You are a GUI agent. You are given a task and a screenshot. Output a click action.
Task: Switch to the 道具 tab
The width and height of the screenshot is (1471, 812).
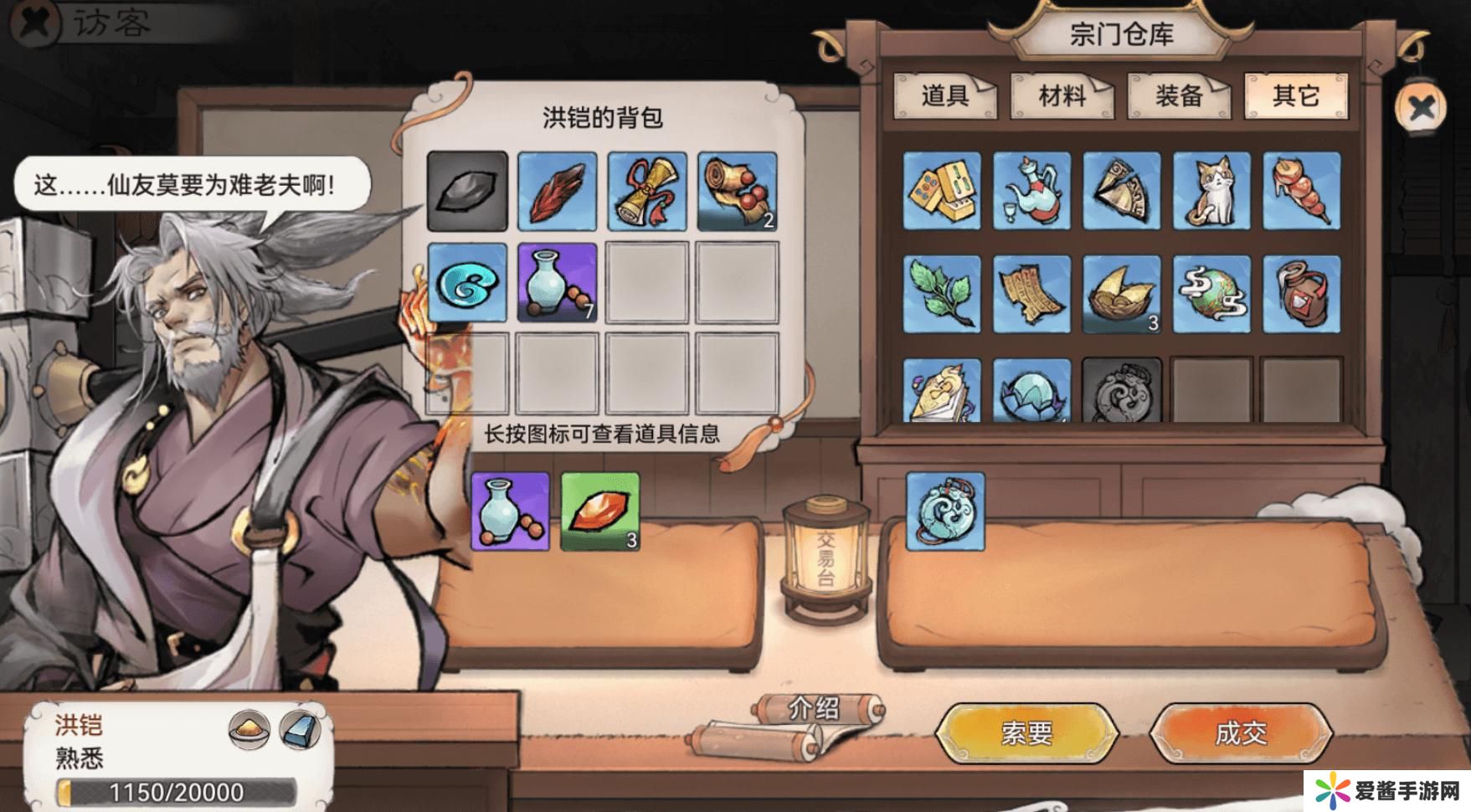944,96
